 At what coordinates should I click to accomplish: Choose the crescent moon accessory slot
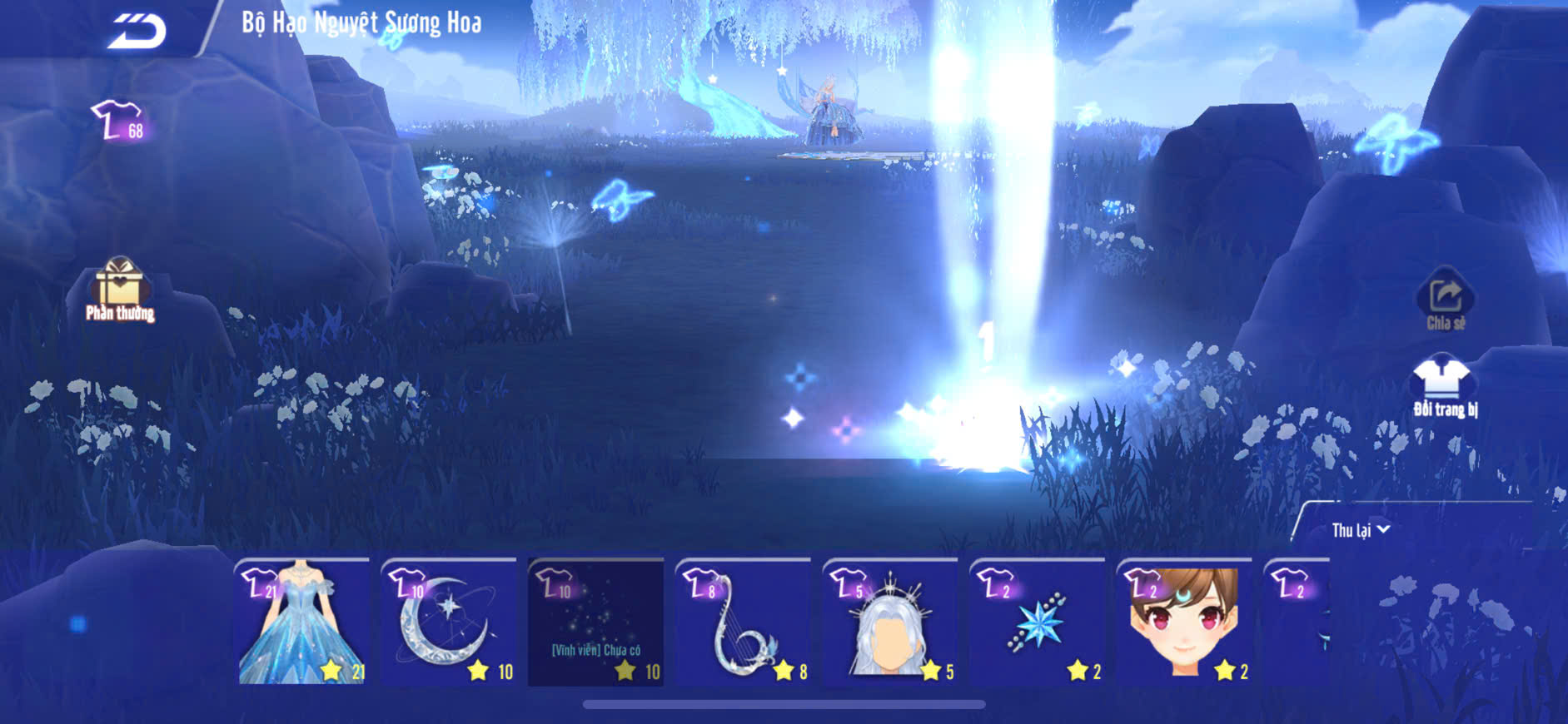click(449, 623)
